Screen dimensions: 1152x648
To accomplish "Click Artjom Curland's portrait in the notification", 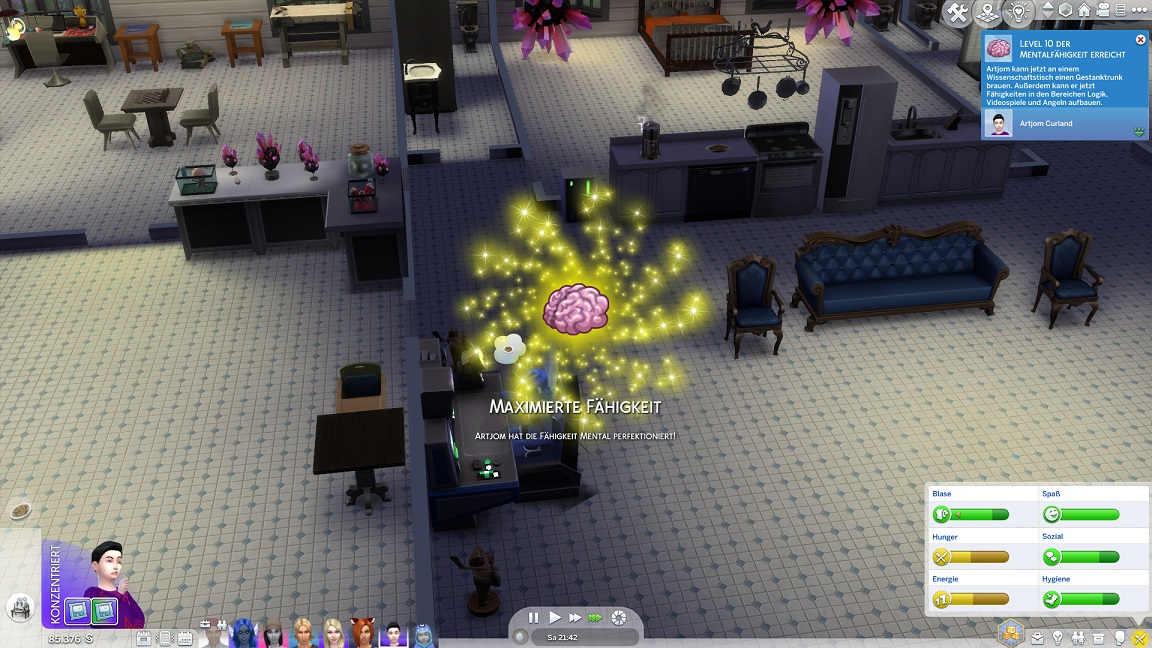I will (x=997, y=123).
